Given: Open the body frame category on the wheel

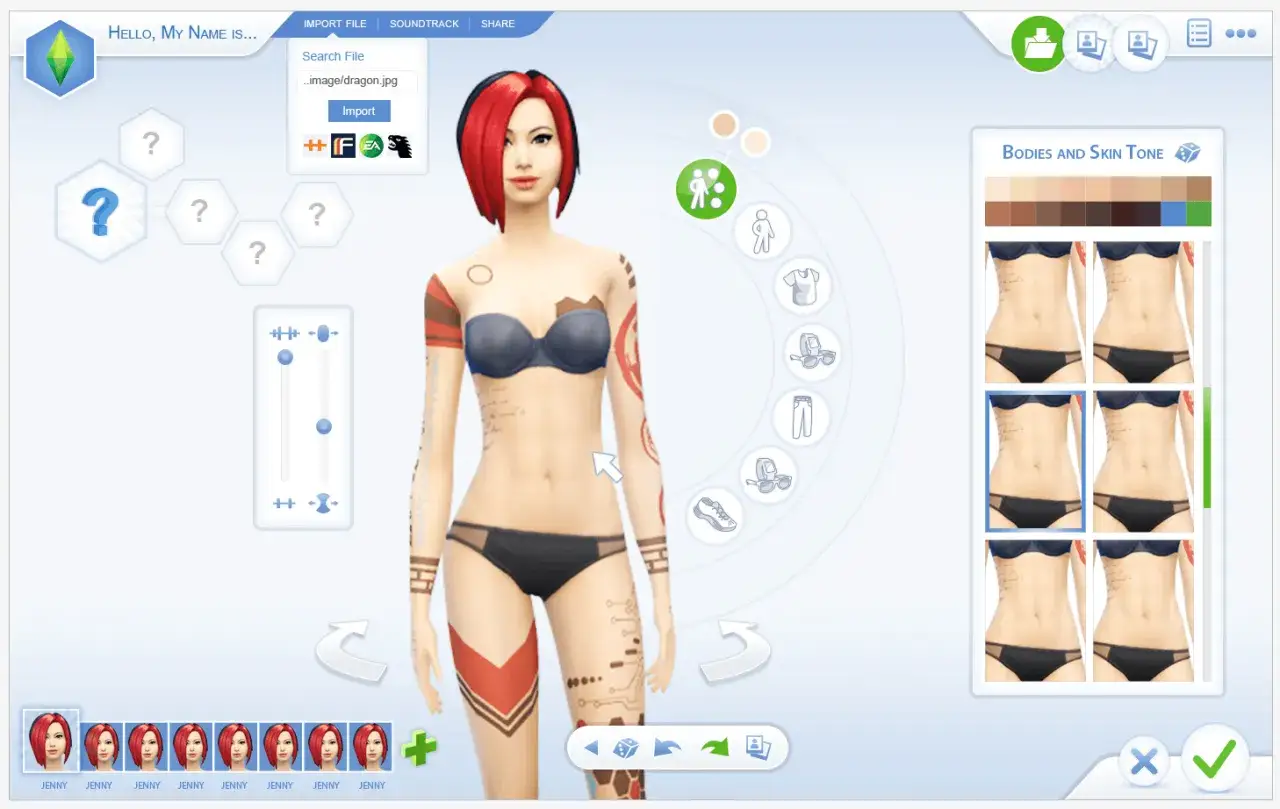Looking at the screenshot, I should [x=762, y=231].
